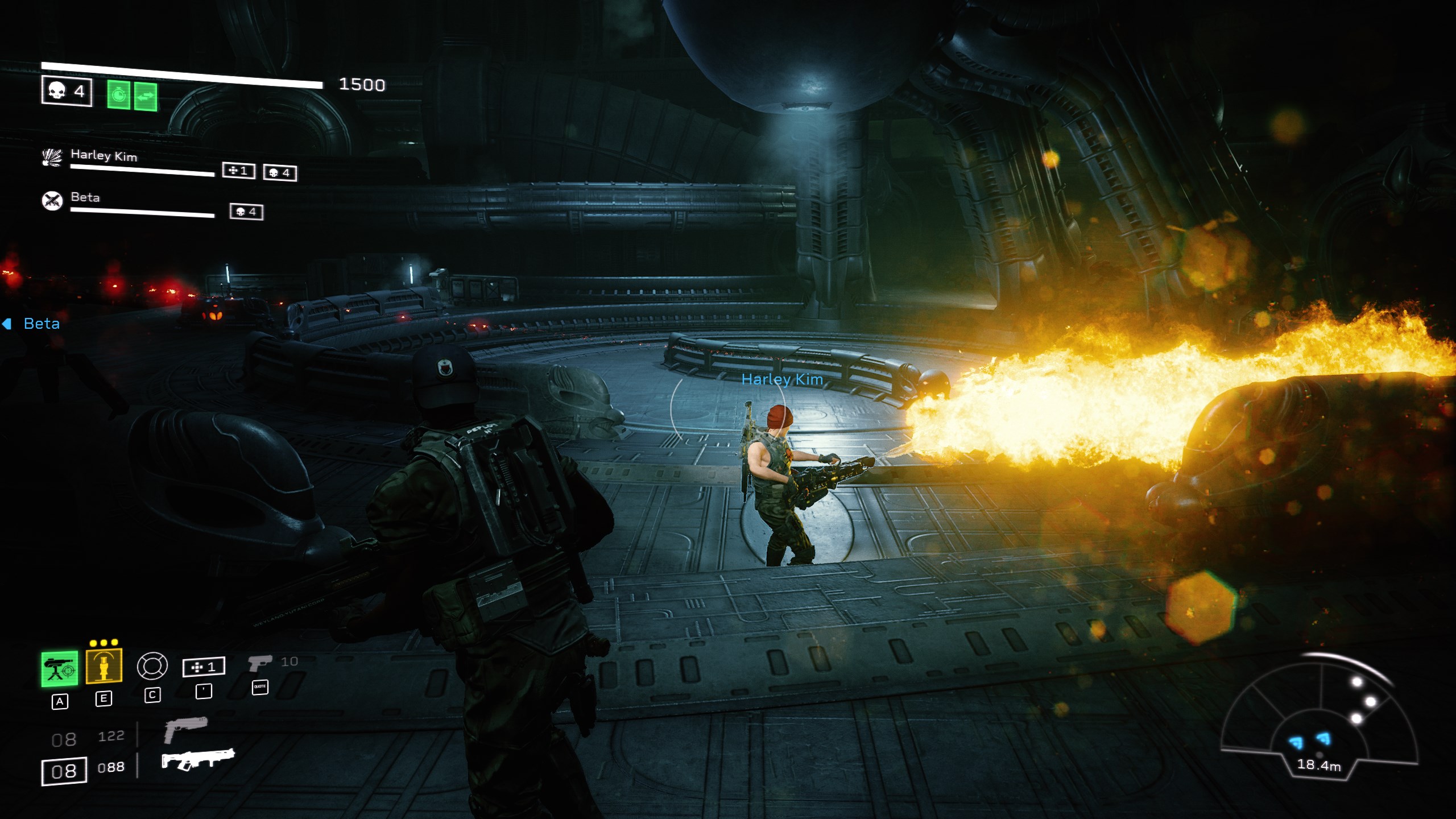1456x819 pixels.
Task: Use the first aid kit slot
Action: pos(203,667)
